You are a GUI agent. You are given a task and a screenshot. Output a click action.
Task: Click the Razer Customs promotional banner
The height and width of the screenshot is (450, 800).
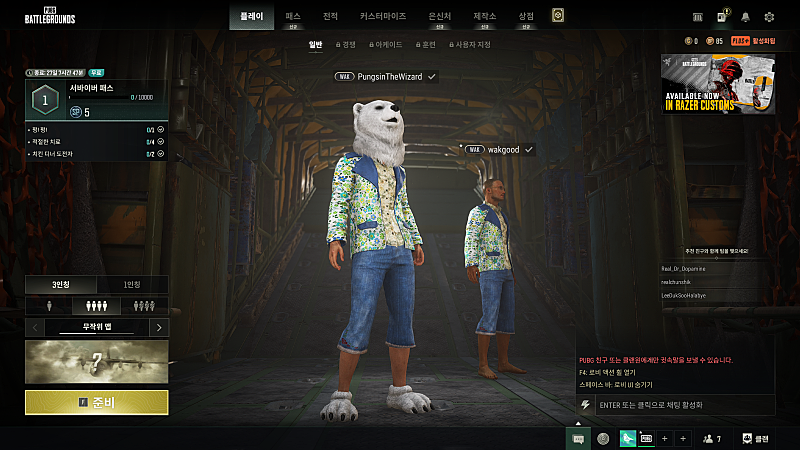[x=718, y=84]
